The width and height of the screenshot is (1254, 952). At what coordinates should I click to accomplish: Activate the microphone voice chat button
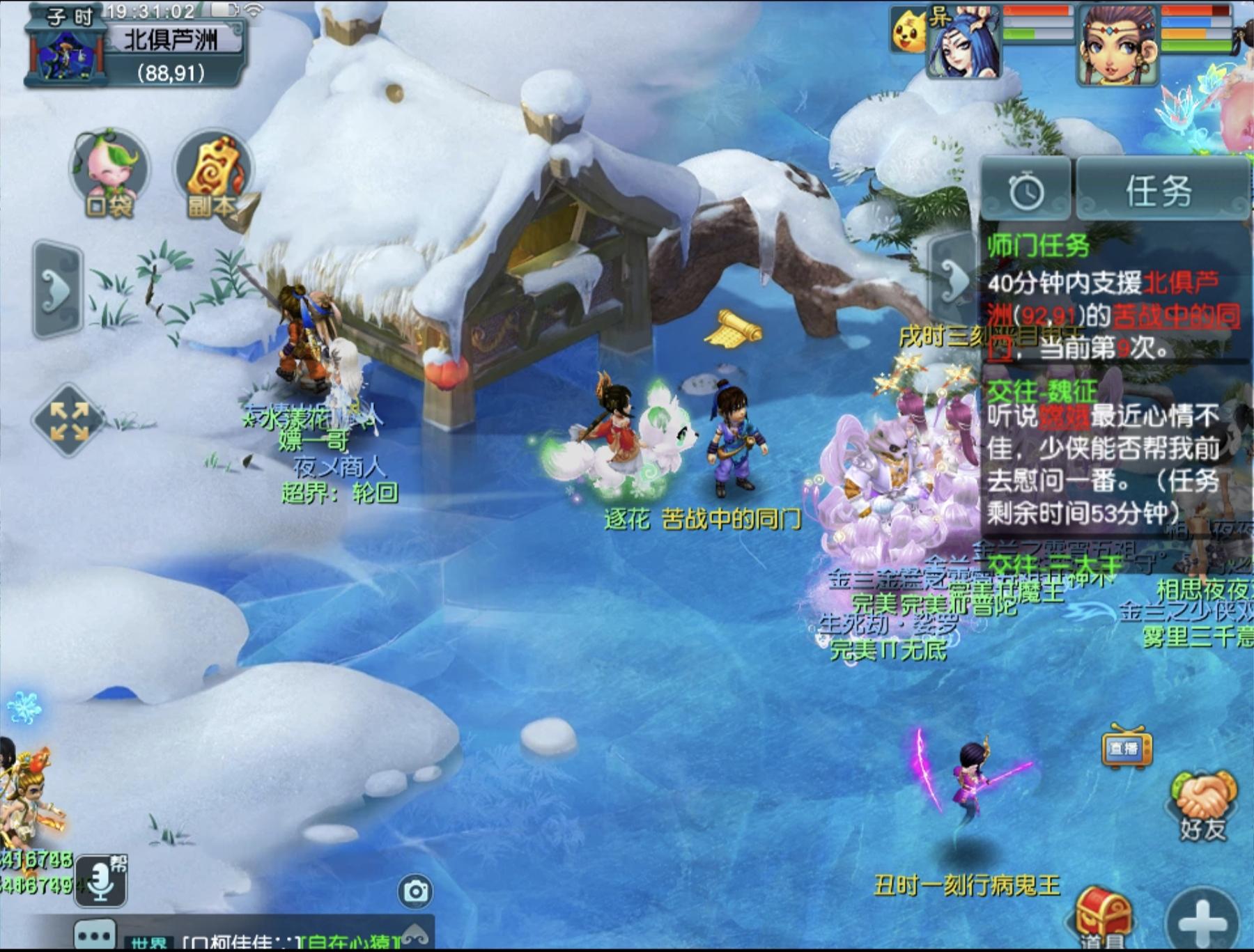(x=101, y=880)
